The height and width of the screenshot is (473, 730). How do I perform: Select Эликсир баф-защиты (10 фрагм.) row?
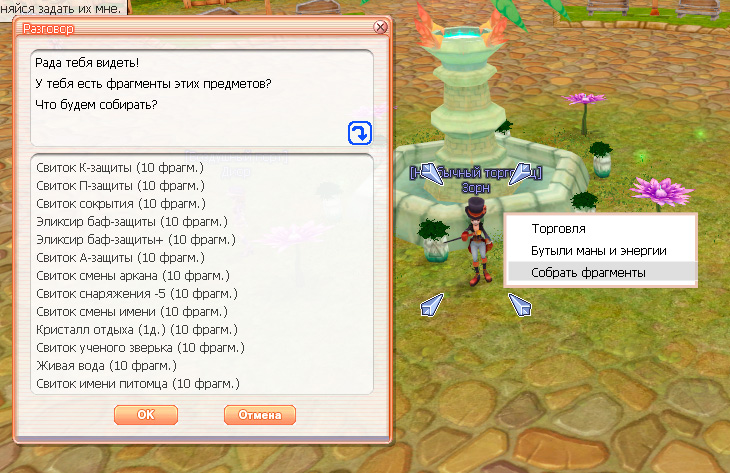pos(131,221)
